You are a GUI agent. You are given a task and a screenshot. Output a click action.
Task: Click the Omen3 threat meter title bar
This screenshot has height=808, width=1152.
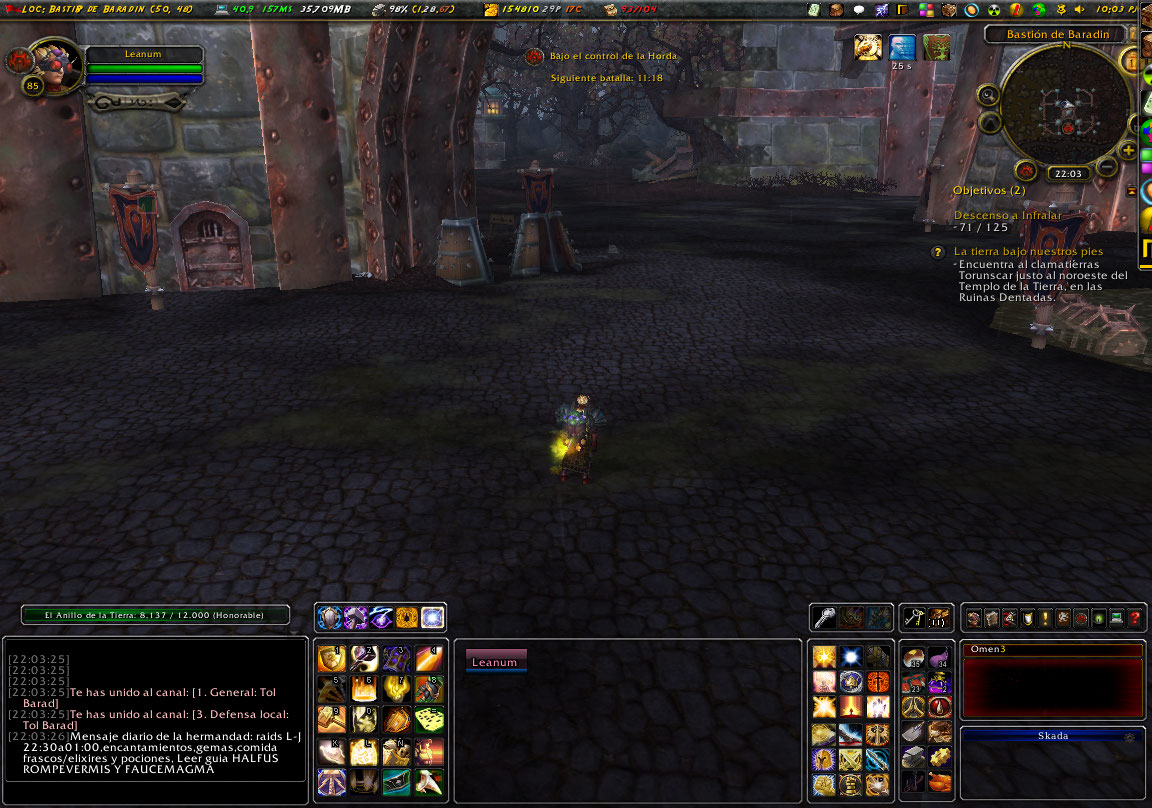pyautogui.click(x=1051, y=650)
